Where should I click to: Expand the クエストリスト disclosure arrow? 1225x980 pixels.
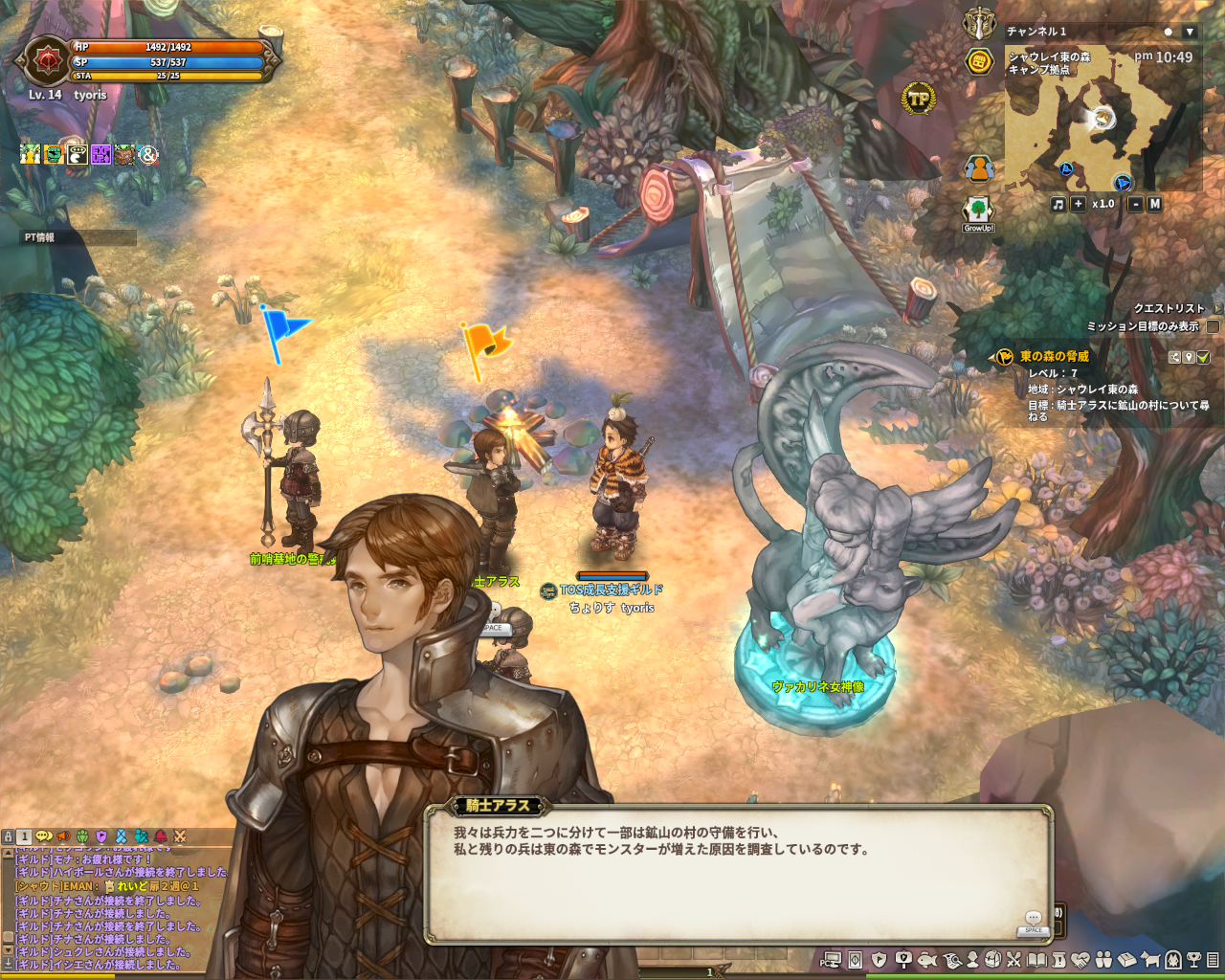1217,309
